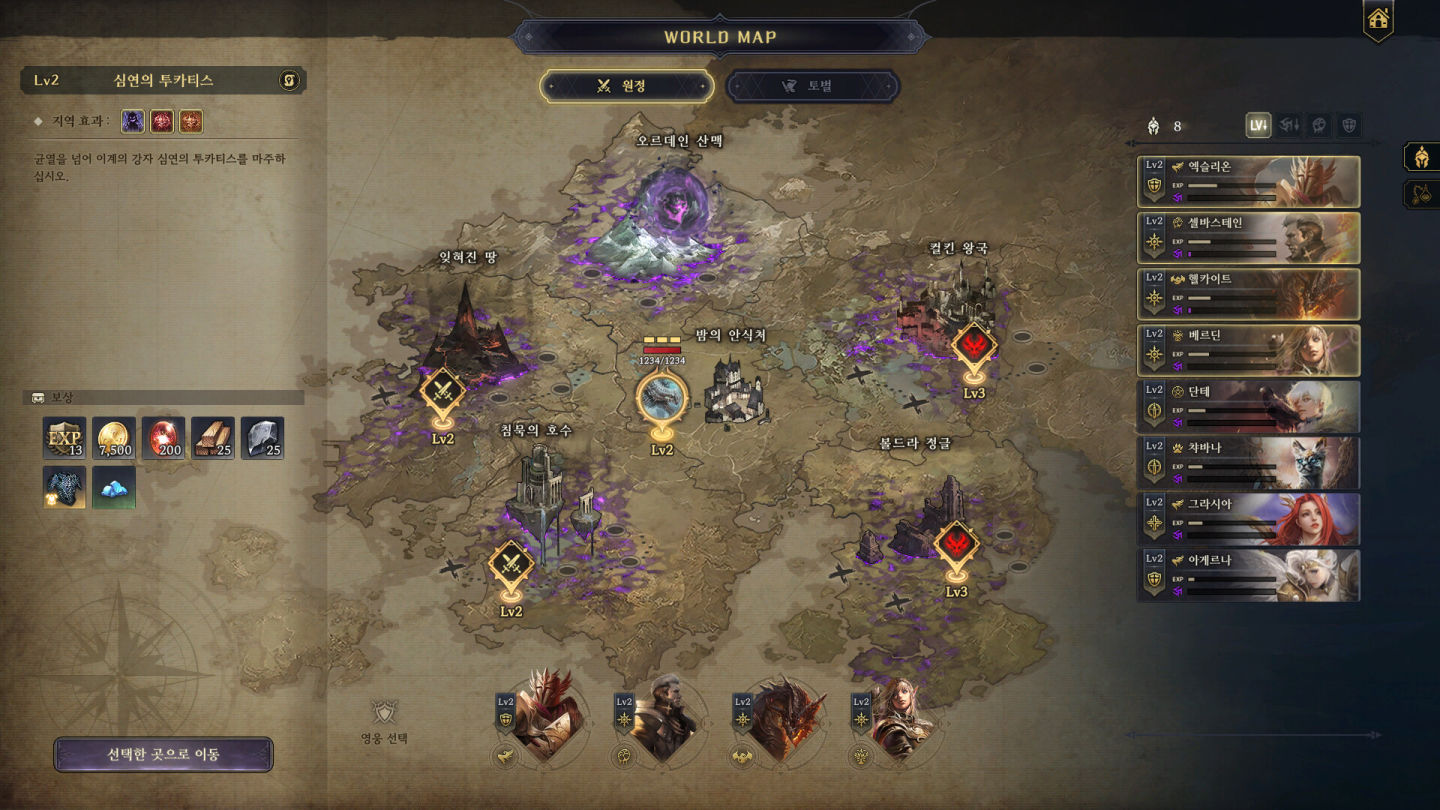Image resolution: width=1440 pixels, height=810 pixels.
Task: Choose the 잊혀진 땅 crossed-swords marker
Action: (442, 391)
